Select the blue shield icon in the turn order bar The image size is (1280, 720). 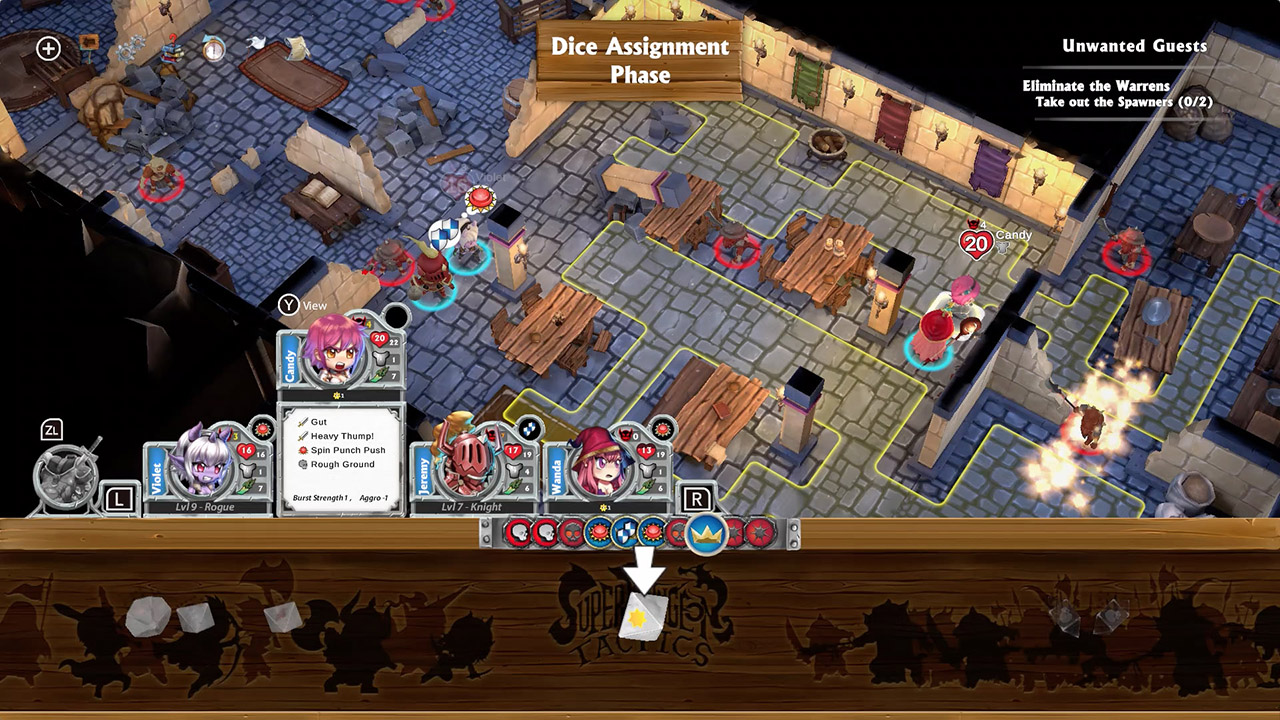pos(626,534)
